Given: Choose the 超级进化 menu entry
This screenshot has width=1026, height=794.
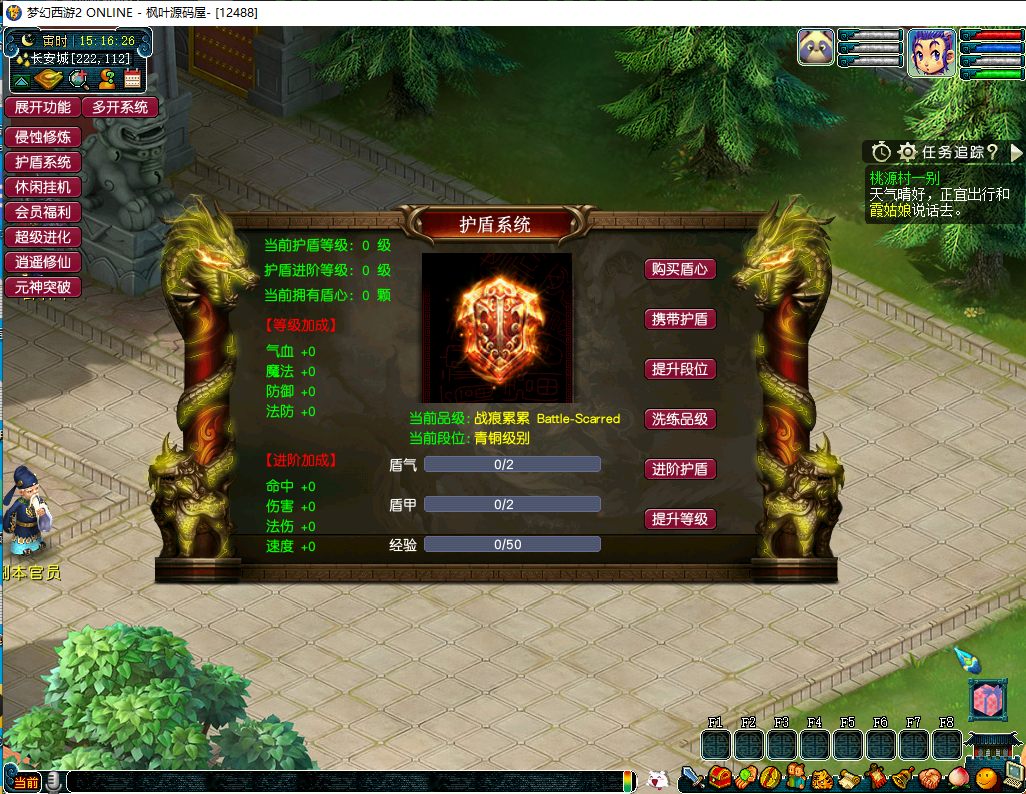Looking at the screenshot, I should (43, 237).
